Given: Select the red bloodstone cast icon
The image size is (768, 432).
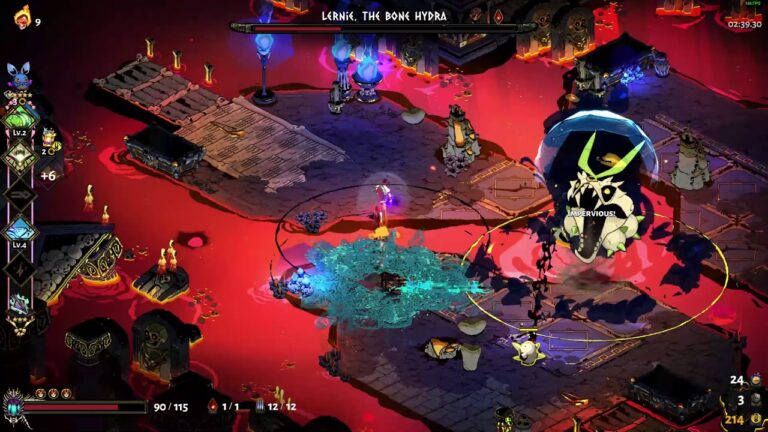Looking at the screenshot, I should coord(212,407).
